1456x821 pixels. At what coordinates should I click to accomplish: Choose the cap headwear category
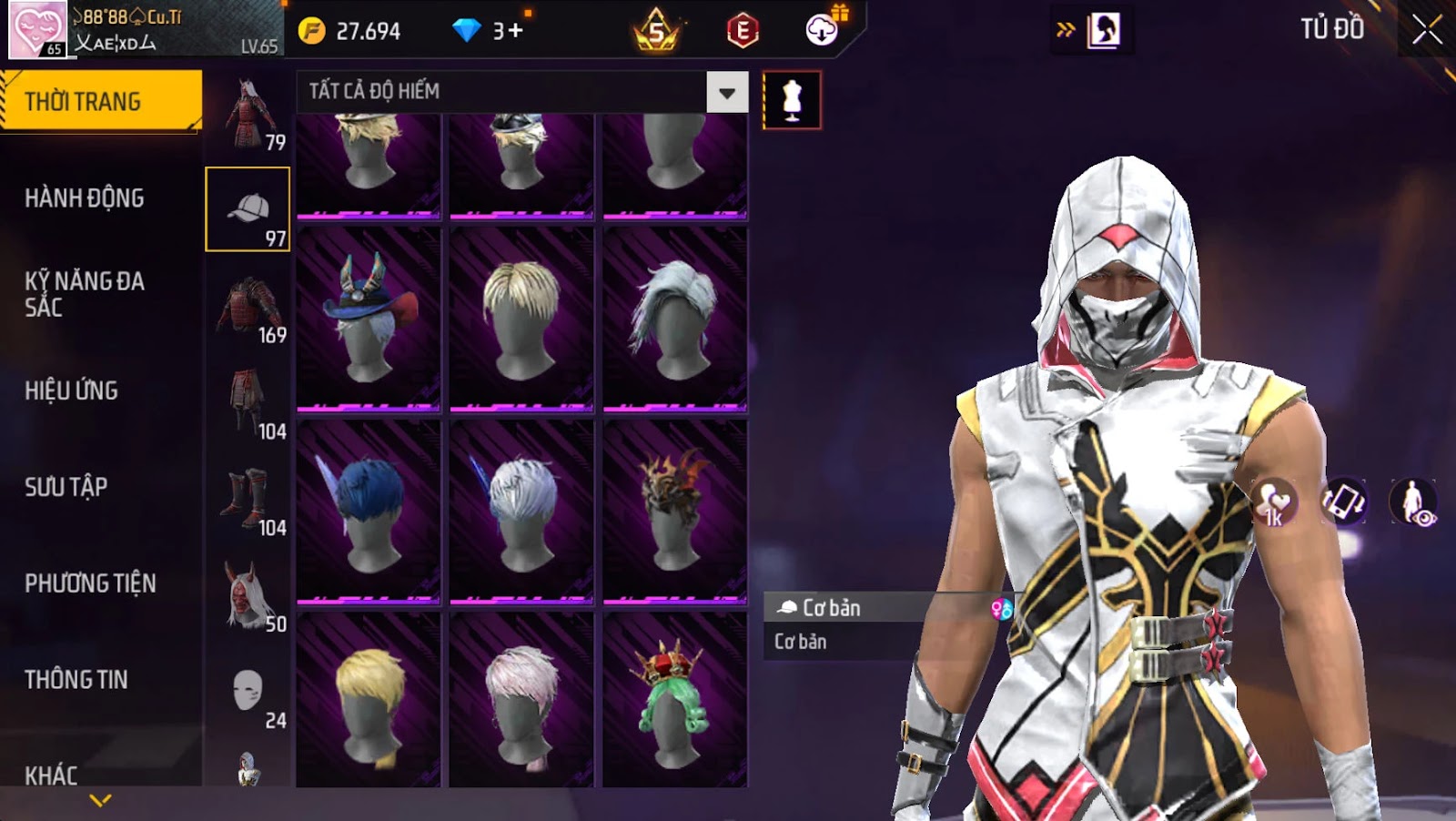[x=248, y=209]
